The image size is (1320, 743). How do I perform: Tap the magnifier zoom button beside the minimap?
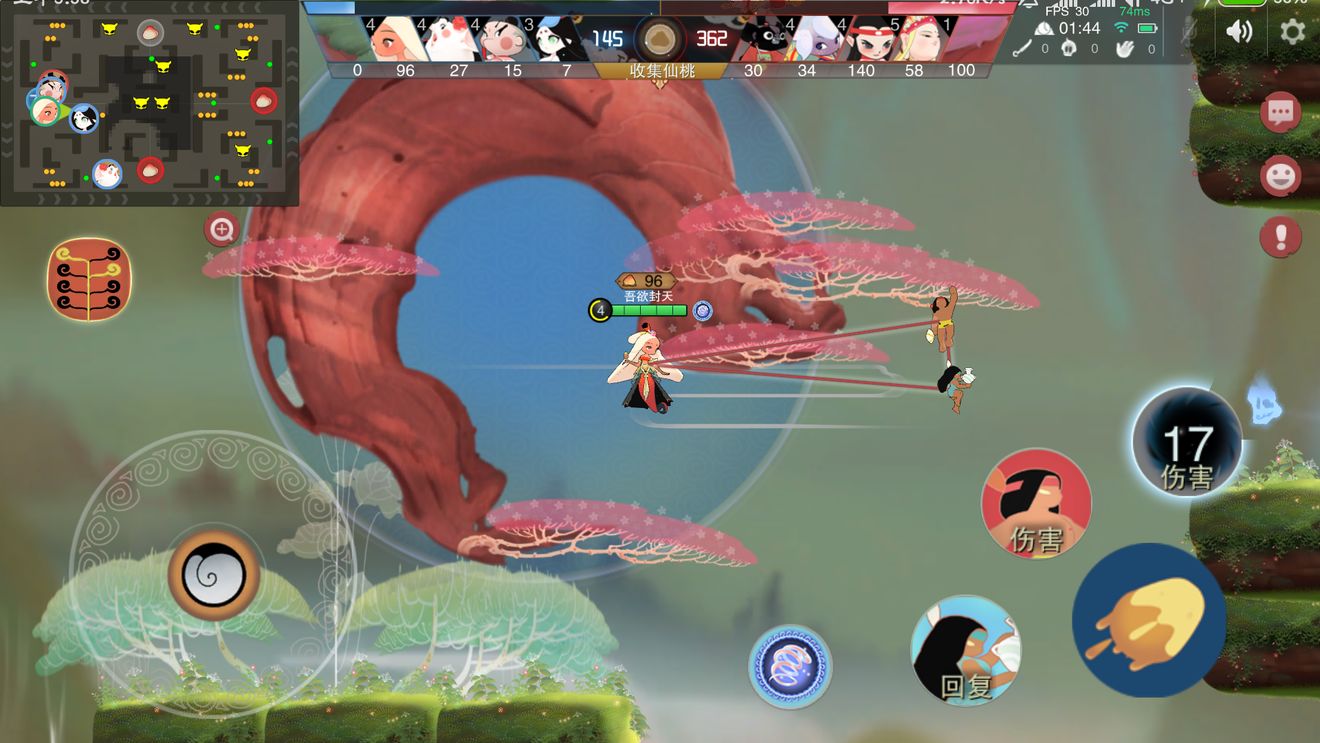click(220, 230)
